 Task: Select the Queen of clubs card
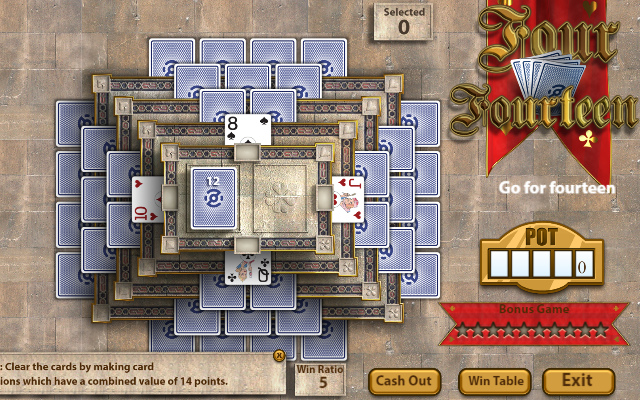point(245,267)
